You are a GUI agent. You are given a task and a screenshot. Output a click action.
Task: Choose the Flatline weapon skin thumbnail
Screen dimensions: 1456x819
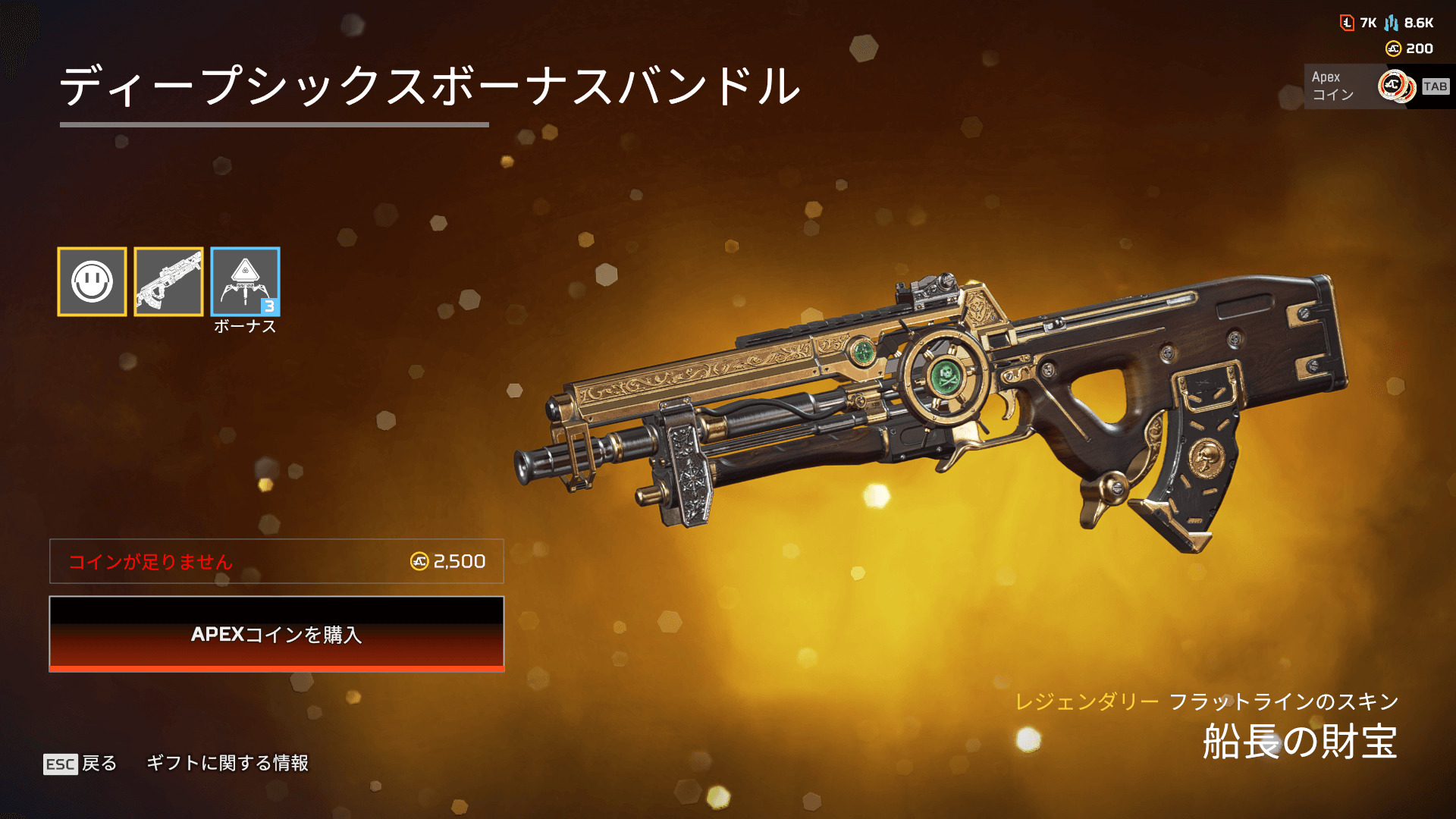point(168,281)
